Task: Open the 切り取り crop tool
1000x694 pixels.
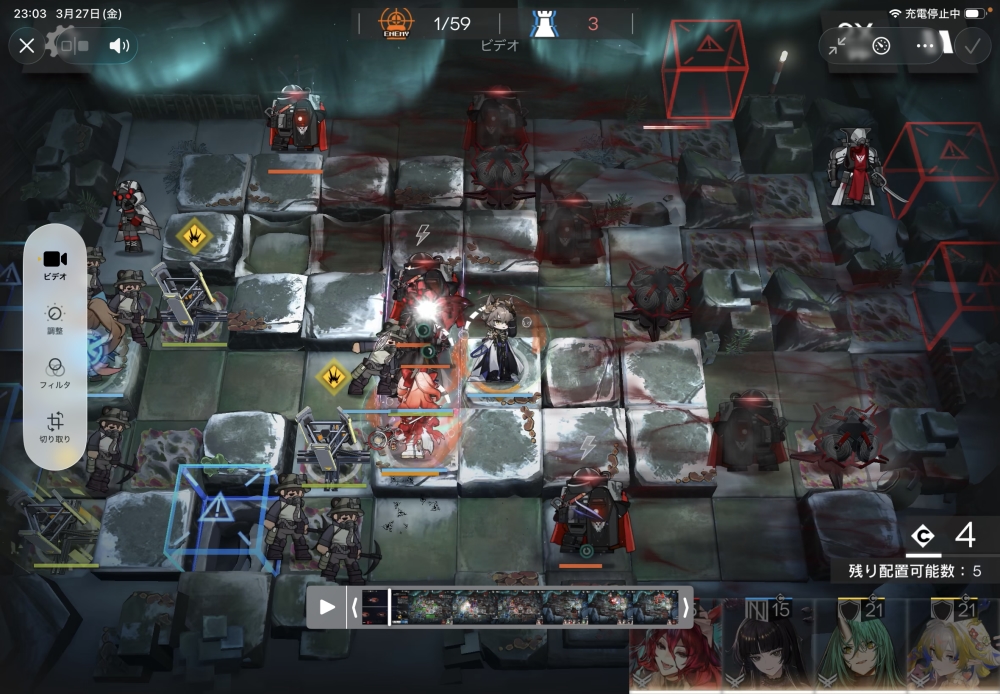Action: click(55, 427)
